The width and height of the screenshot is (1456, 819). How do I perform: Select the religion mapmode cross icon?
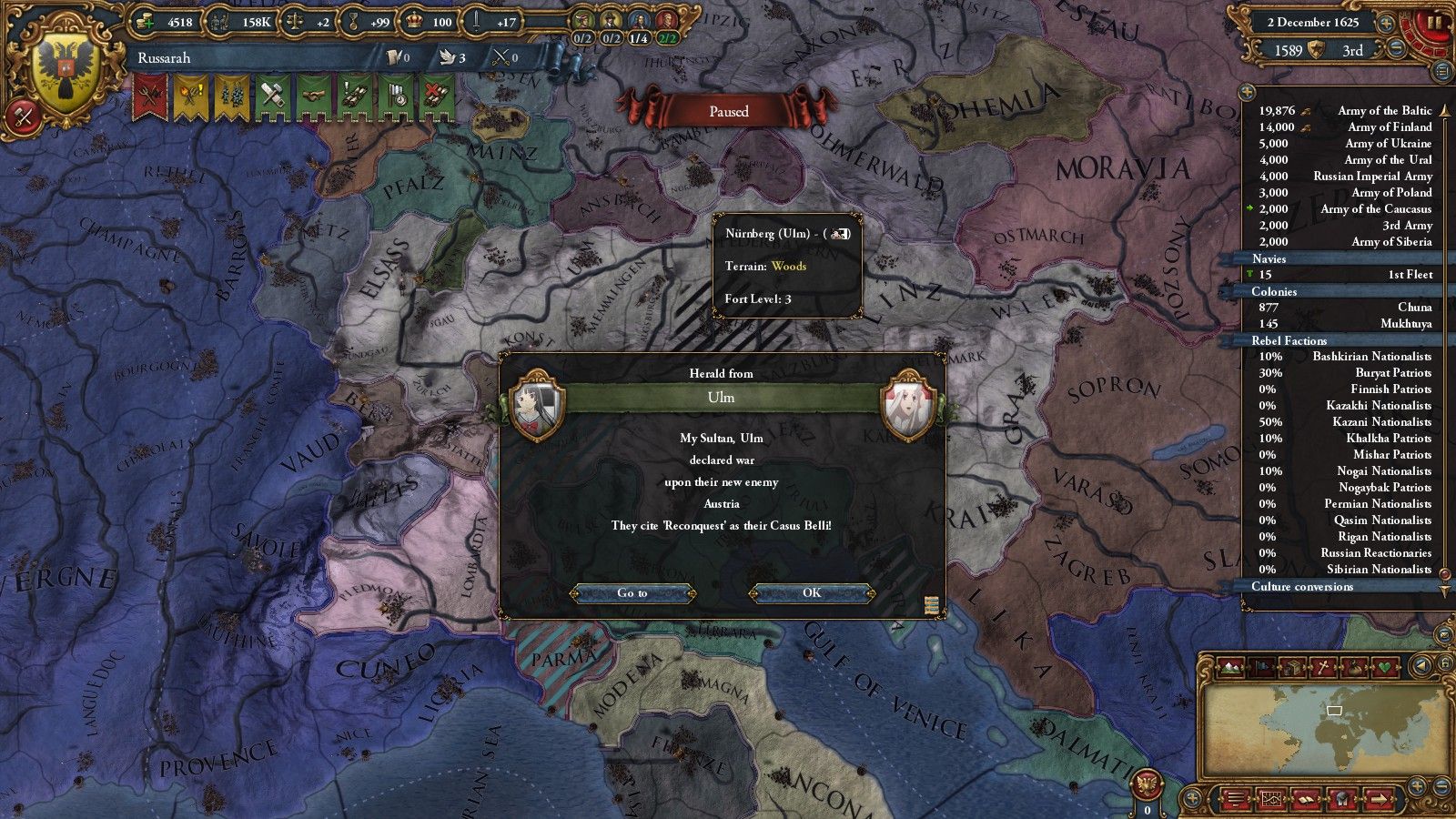pyautogui.click(x=1324, y=667)
